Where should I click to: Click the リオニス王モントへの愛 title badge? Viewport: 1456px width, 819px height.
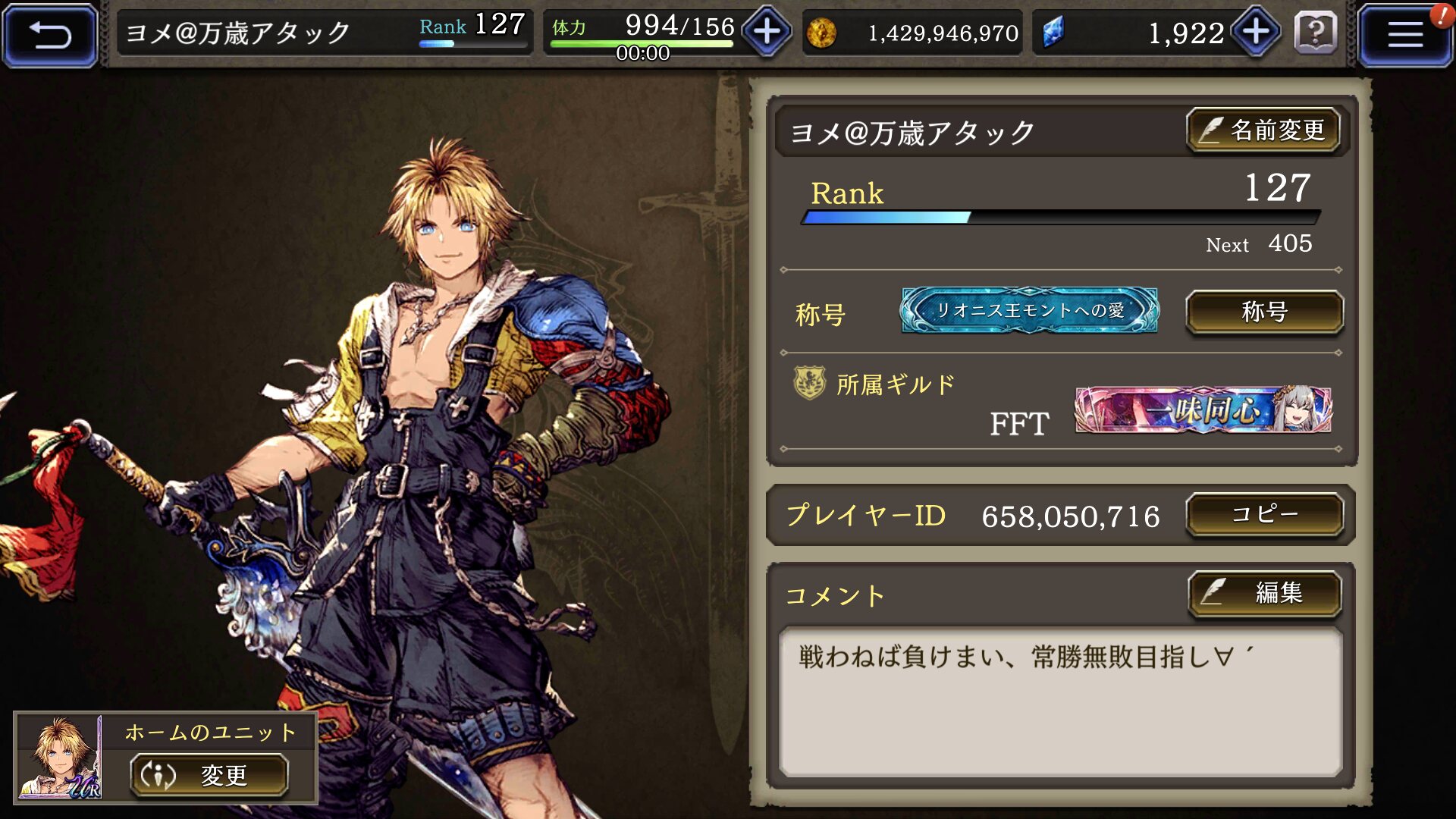pyautogui.click(x=1029, y=311)
